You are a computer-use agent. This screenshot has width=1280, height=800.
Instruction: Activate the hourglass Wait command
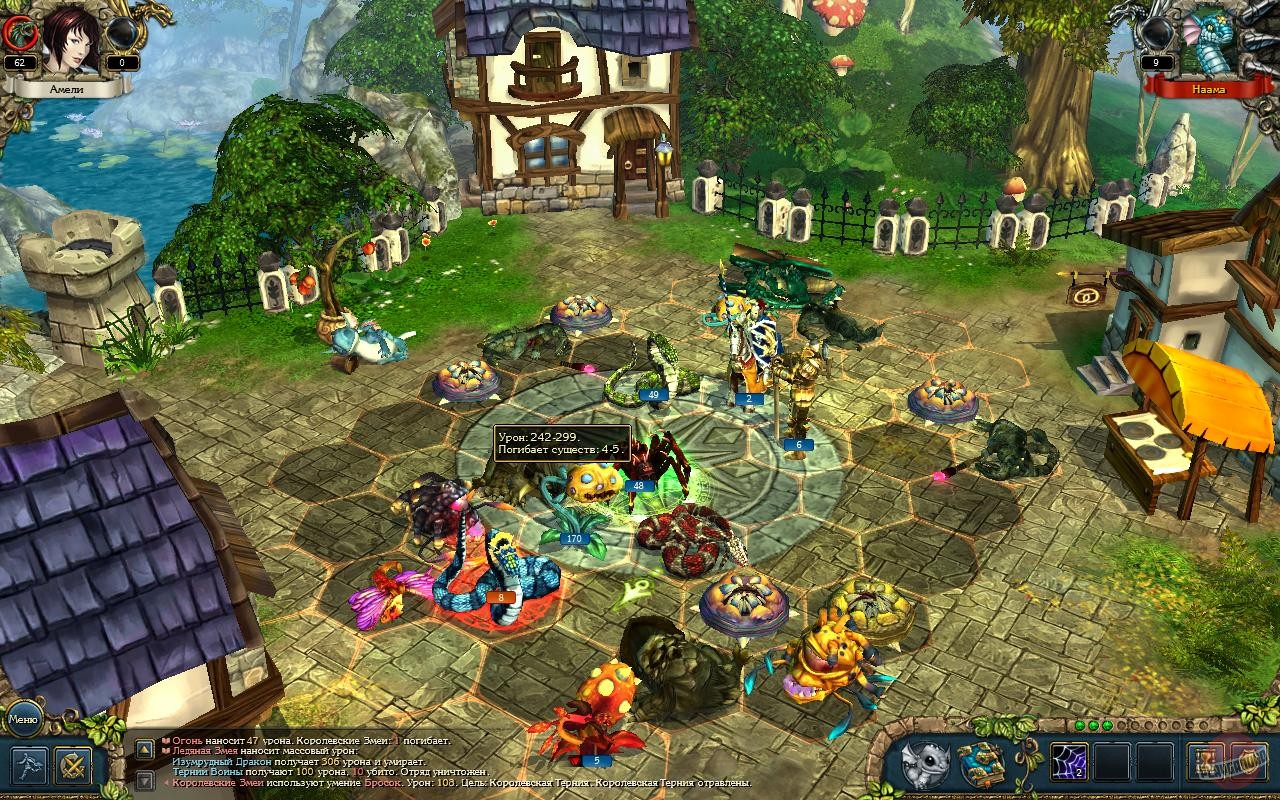pos(1207,761)
